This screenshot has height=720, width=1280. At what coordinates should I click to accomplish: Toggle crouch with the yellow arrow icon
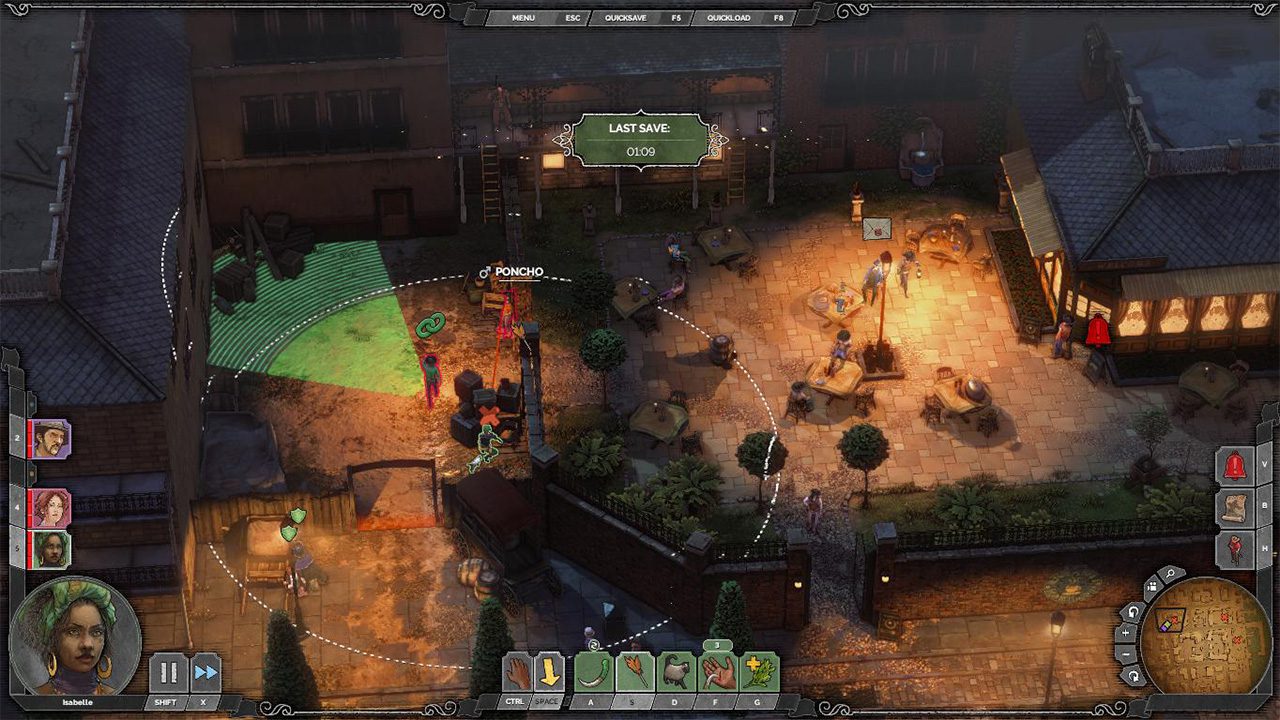pyautogui.click(x=549, y=672)
